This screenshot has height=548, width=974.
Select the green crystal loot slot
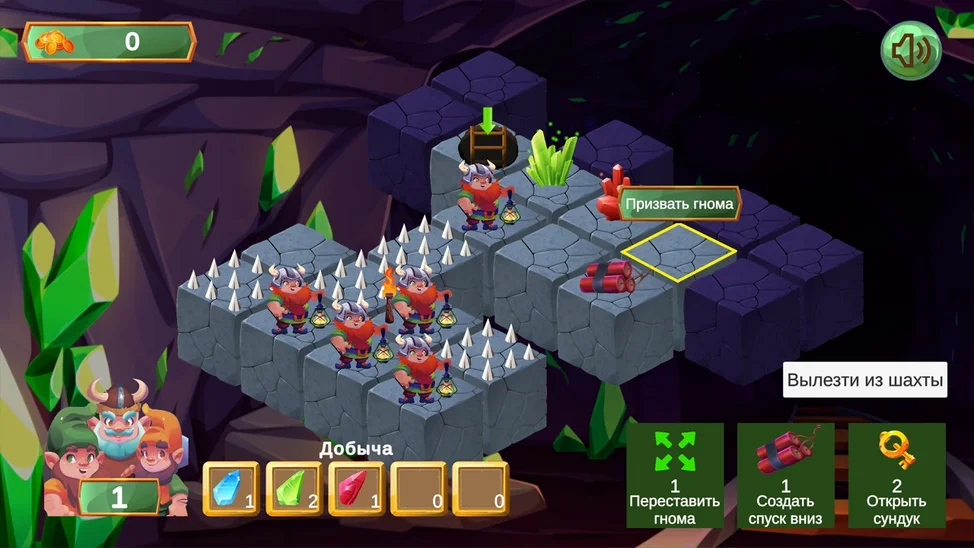pos(294,488)
